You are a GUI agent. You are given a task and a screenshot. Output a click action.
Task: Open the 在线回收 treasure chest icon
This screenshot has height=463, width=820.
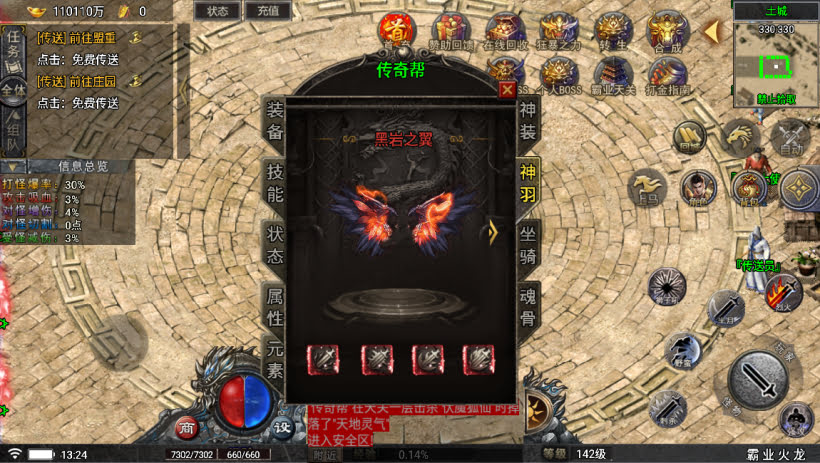[x=505, y=30]
